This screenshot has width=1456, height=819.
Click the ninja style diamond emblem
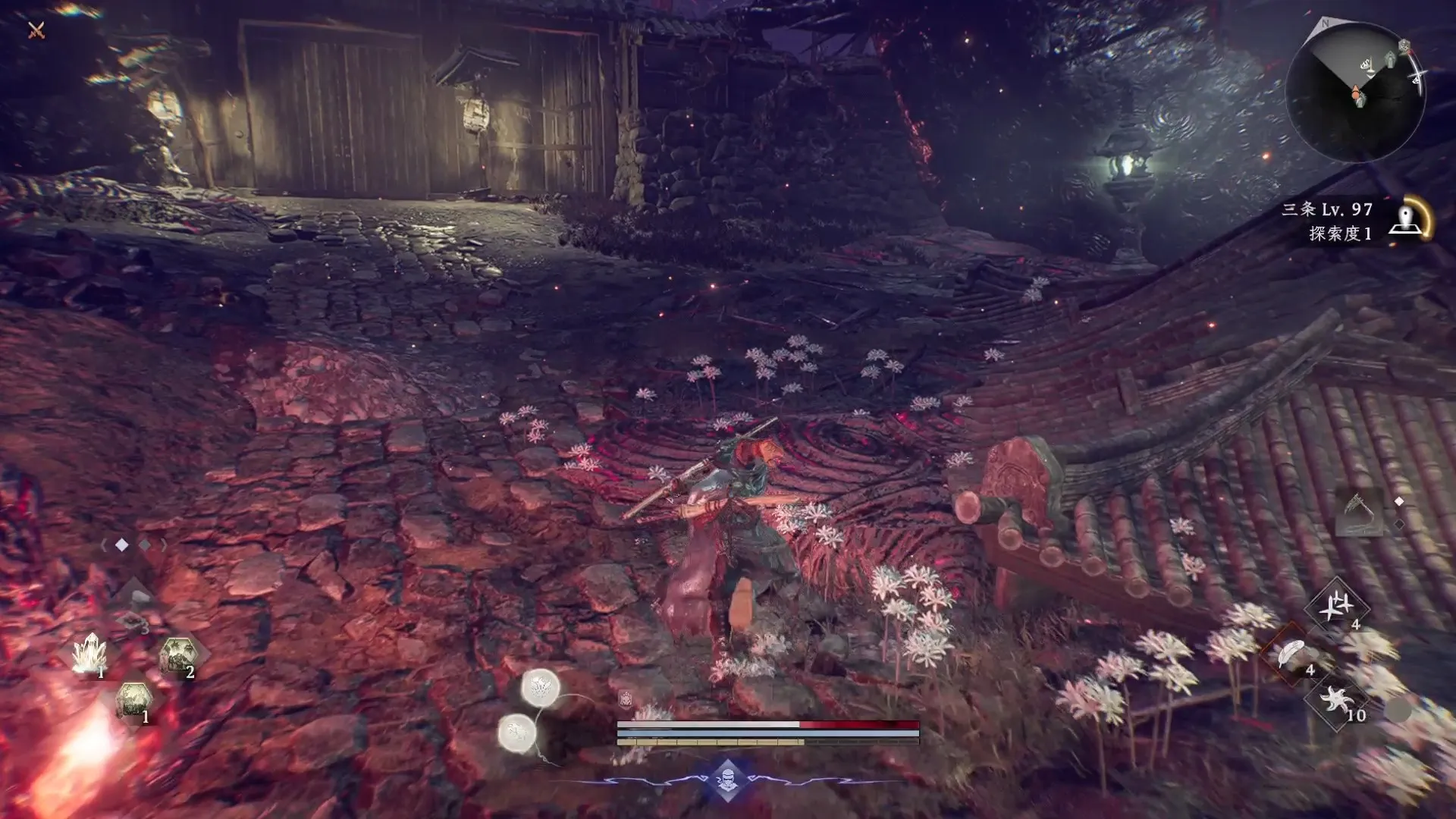coord(727,779)
